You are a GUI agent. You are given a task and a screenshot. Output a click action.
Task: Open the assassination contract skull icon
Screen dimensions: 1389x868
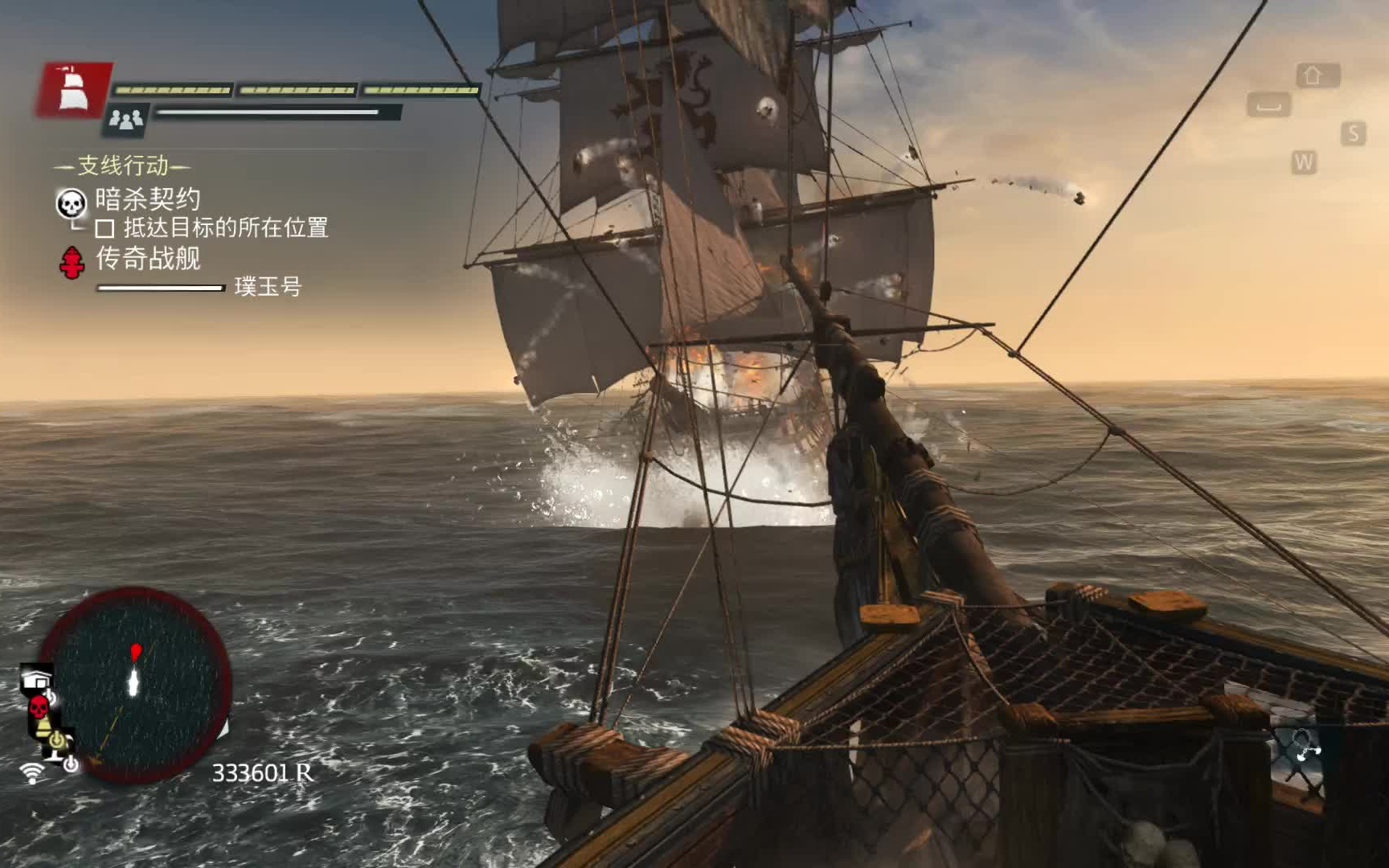(x=71, y=203)
